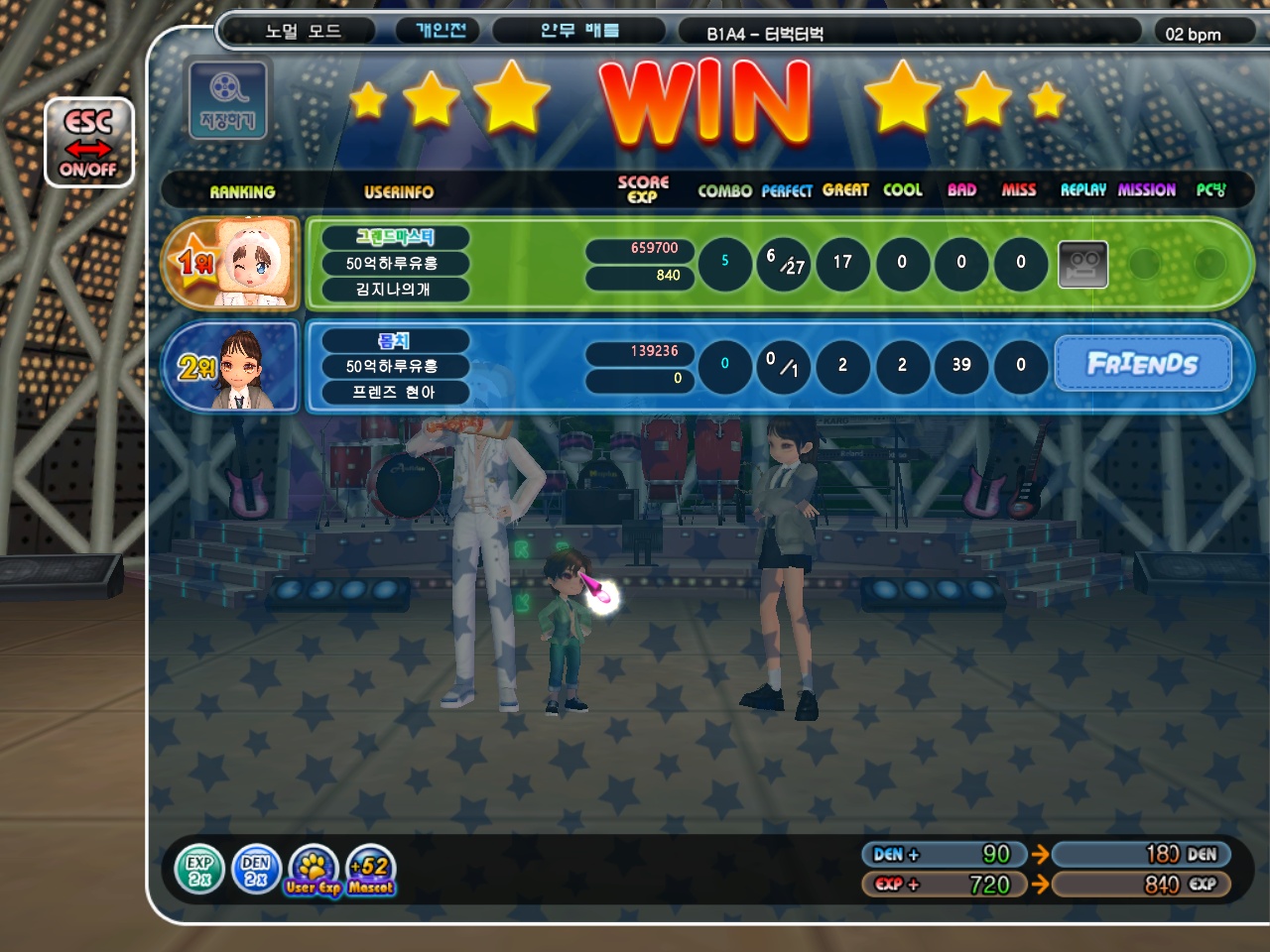This screenshot has width=1270, height=952.
Task: Save the result with the film reel button
Action: pyautogui.click(x=227, y=99)
